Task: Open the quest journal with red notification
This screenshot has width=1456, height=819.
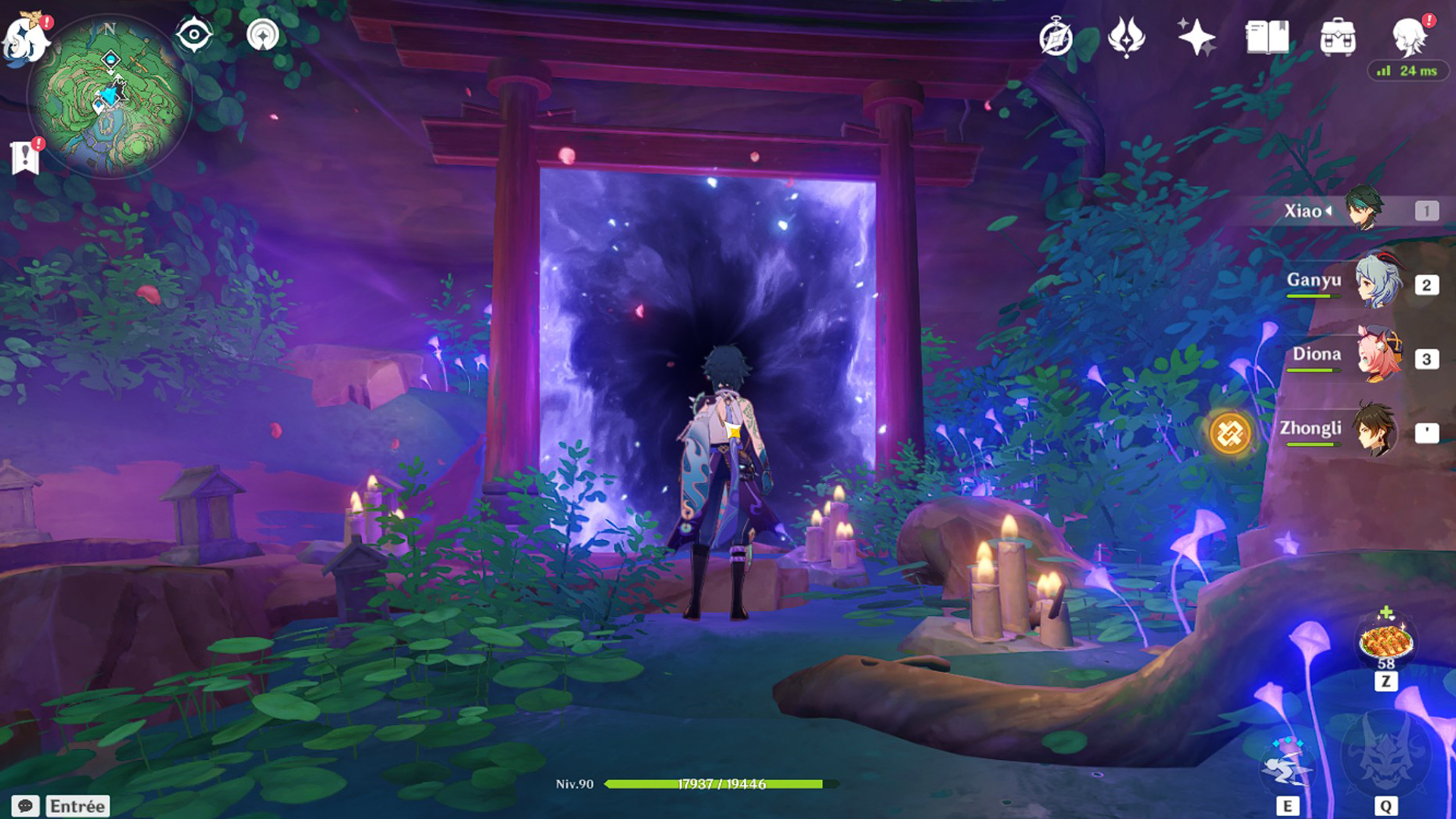Action: [x=27, y=155]
